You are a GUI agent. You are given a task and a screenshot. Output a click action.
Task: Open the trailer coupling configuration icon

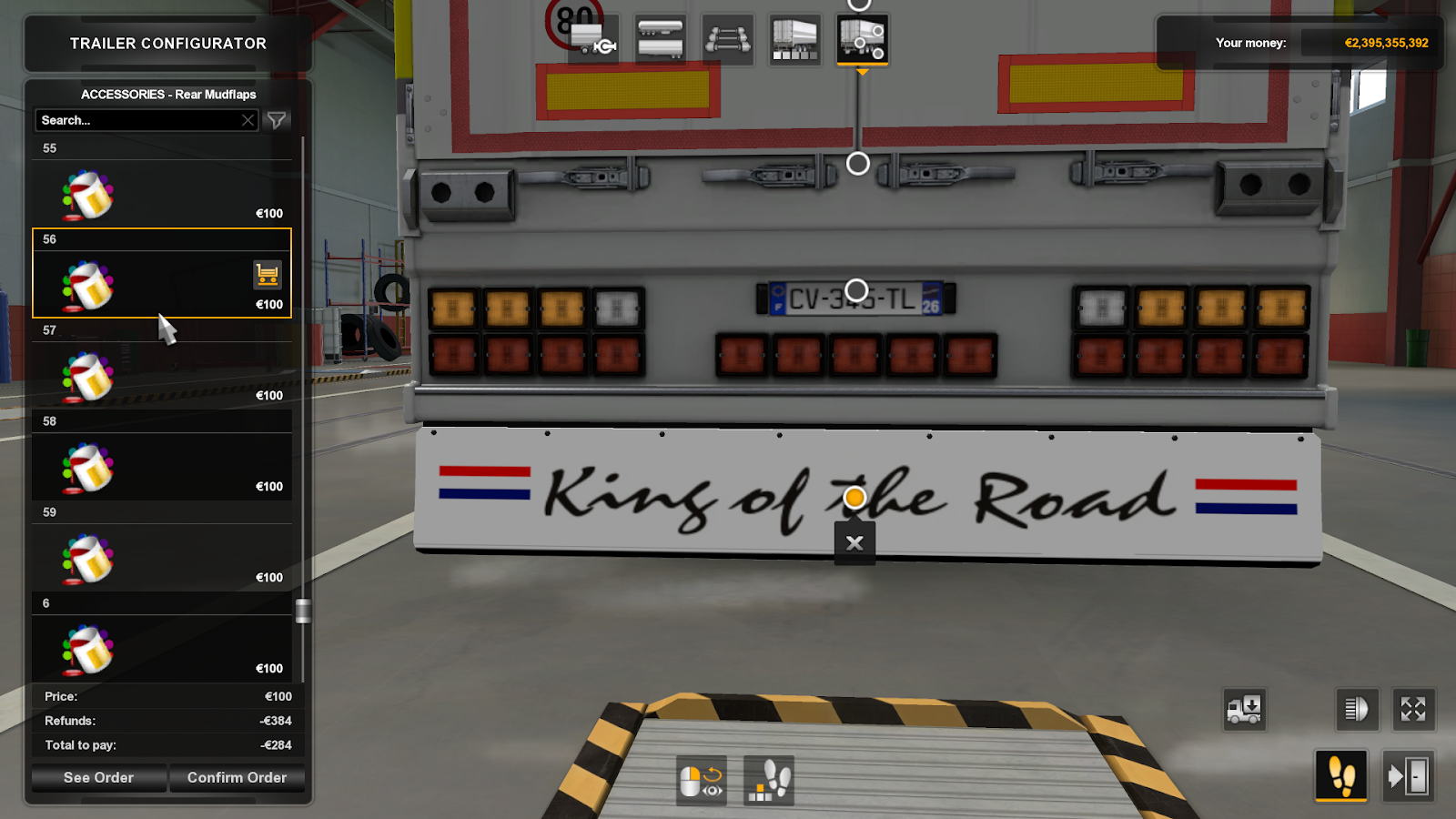[591, 39]
